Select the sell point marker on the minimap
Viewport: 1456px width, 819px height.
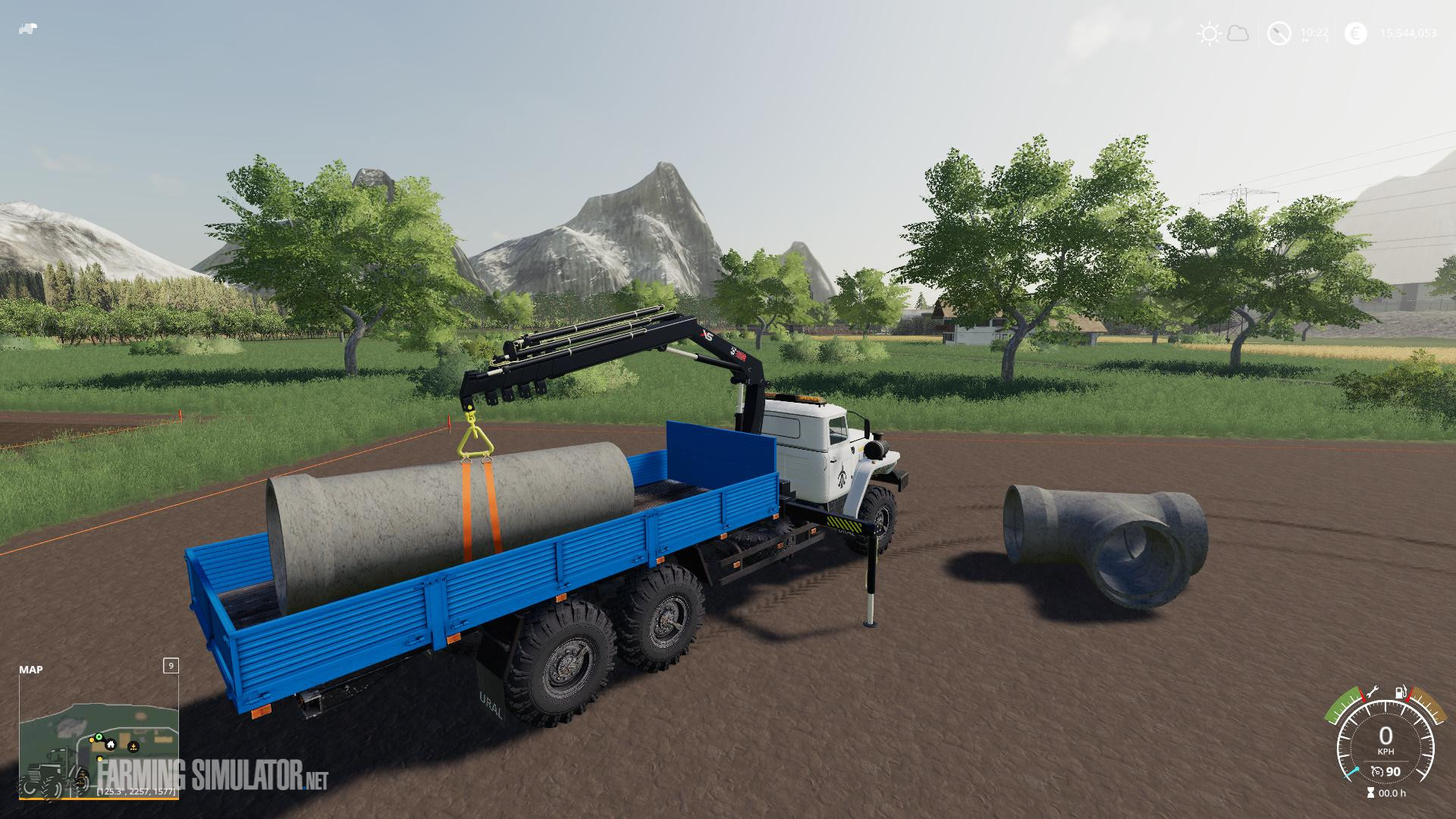(x=133, y=747)
